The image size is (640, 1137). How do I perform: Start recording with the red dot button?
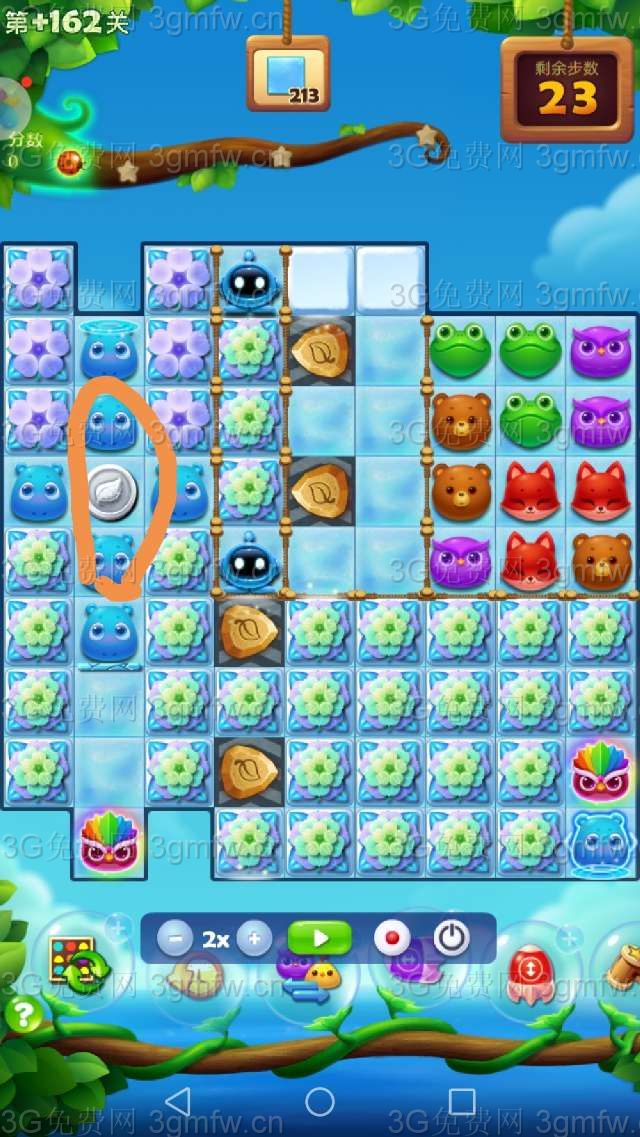[x=392, y=939]
